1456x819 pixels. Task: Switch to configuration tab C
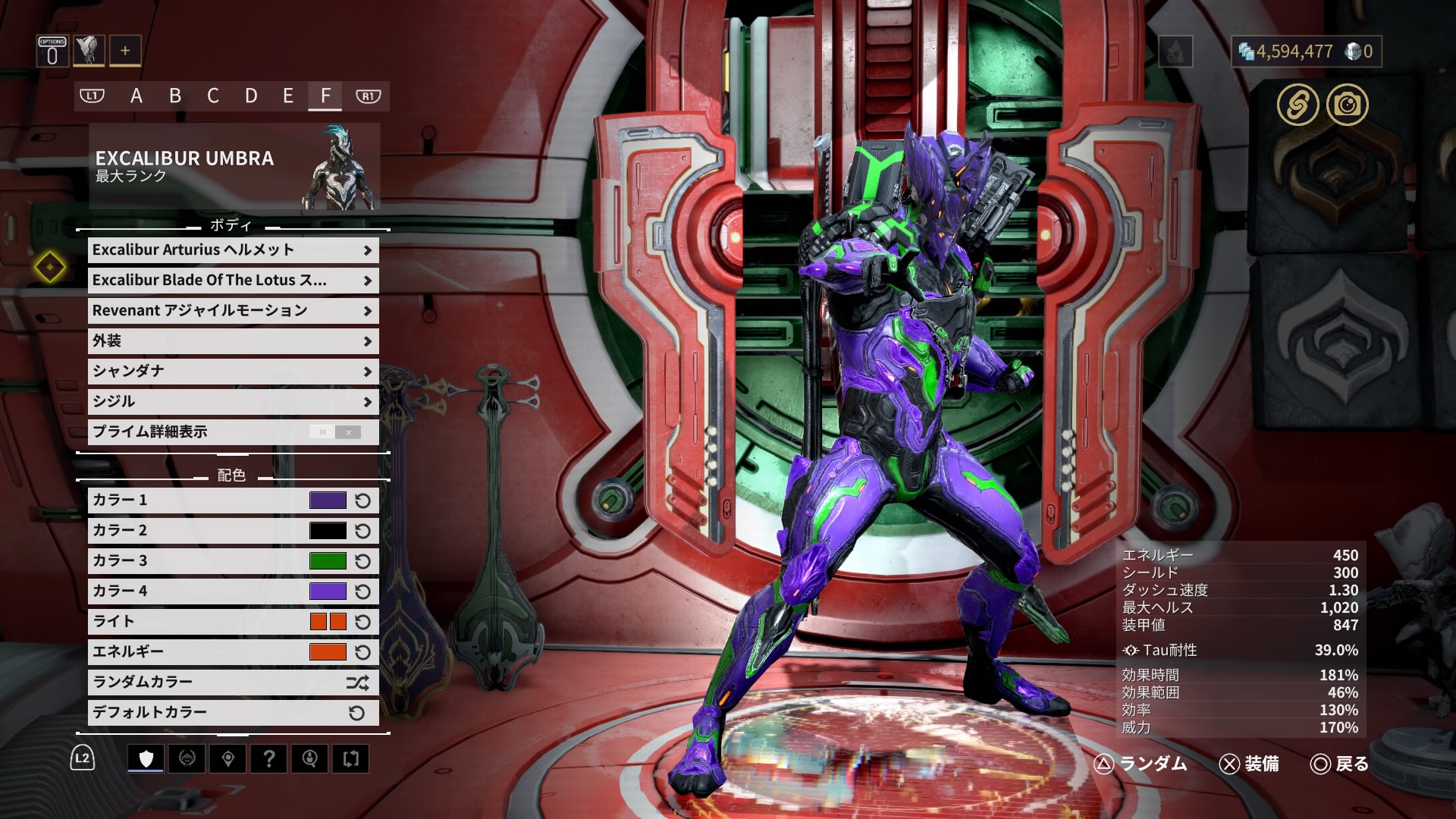pos(213,96)
